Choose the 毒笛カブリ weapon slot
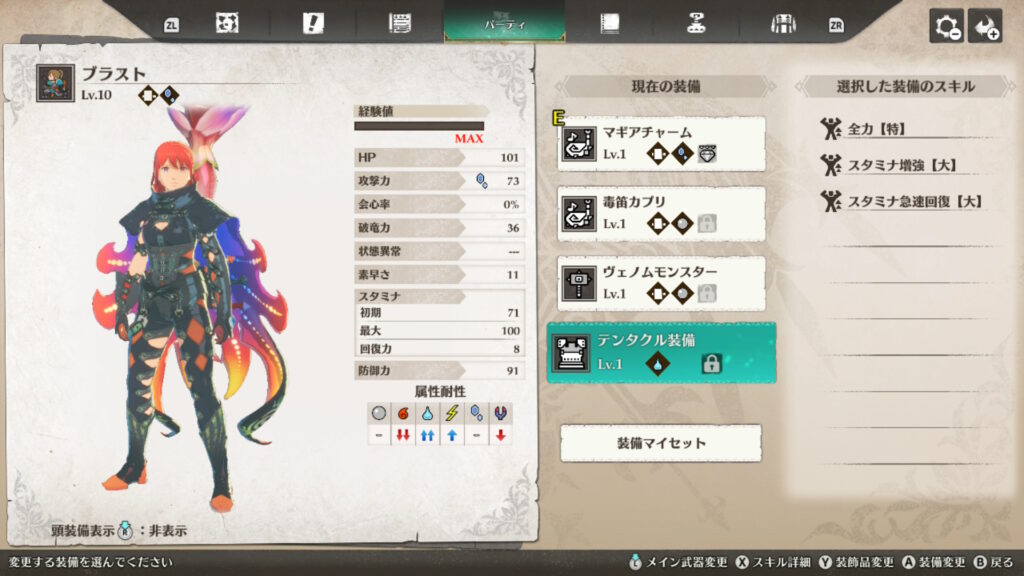This screenshot has height=576, width=1024. click(x=662, y=213)
